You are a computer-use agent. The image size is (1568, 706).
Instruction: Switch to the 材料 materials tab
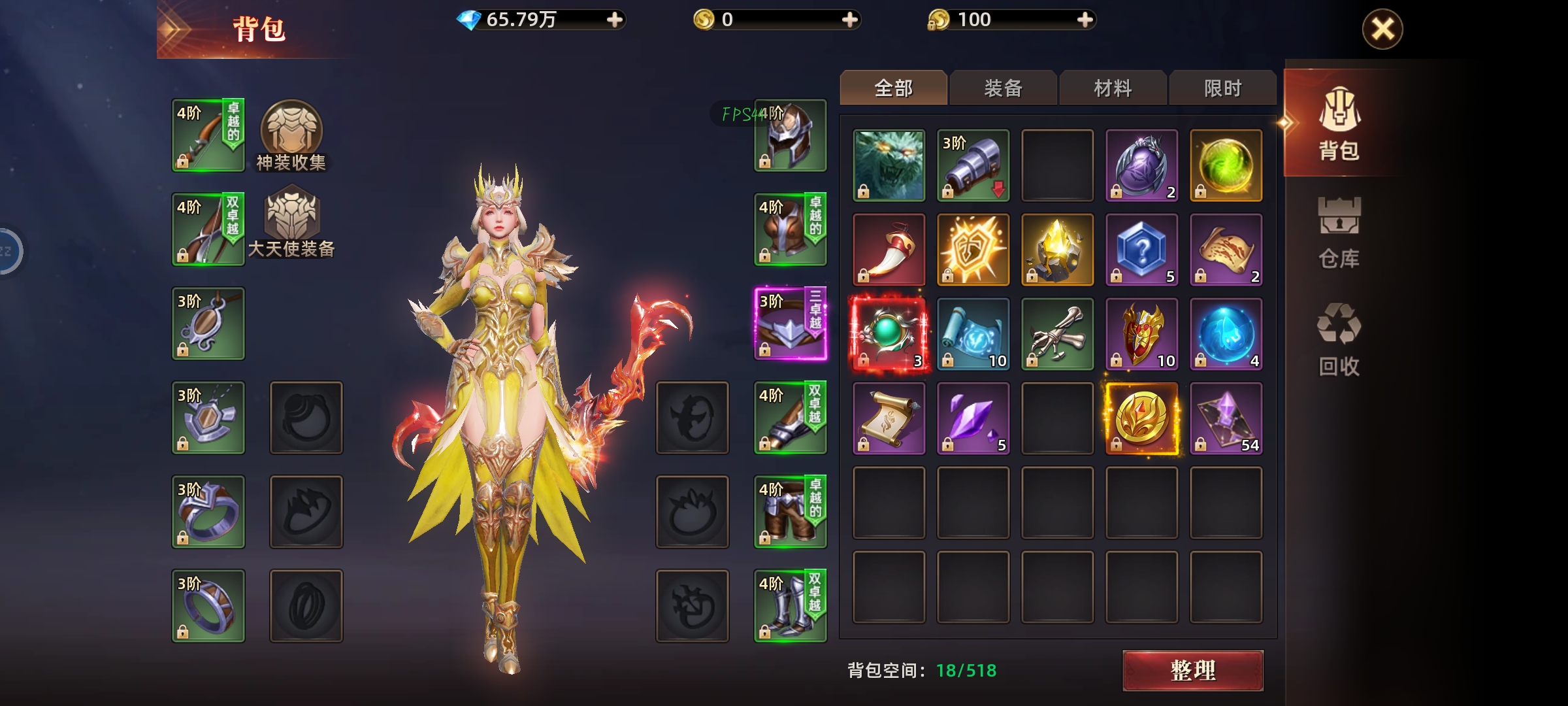(1112, 87)
